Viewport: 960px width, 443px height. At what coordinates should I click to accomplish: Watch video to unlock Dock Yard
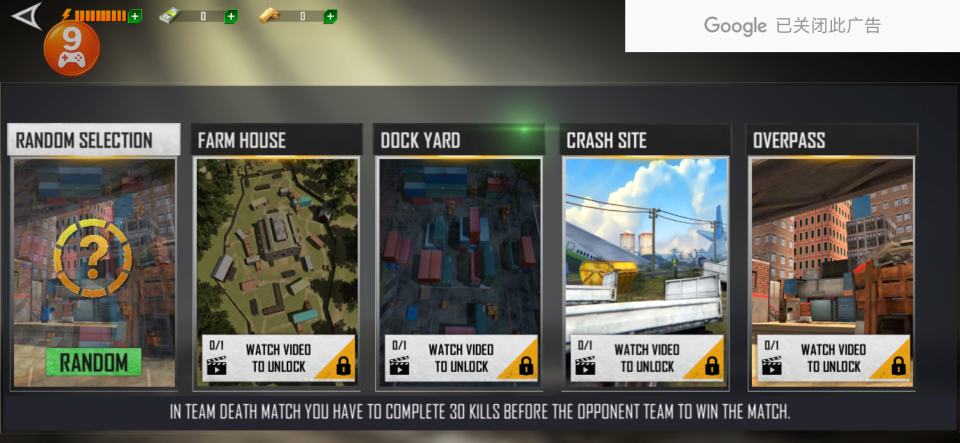(460, 358)
